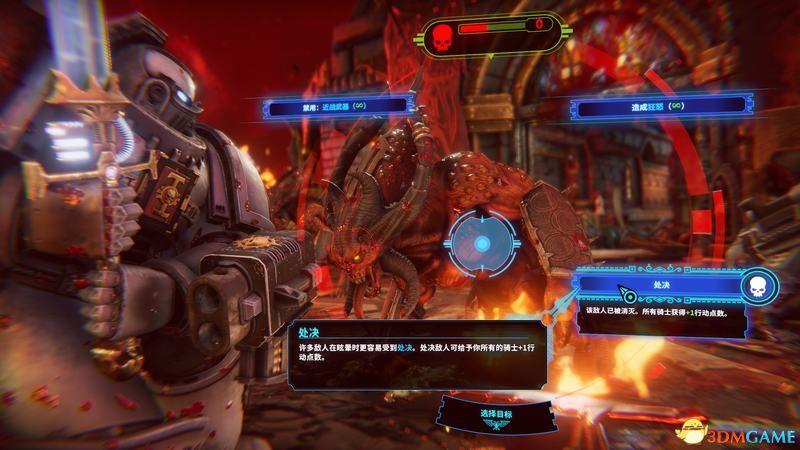
Task: Target the blue circular reticle marker
Action: 481,243
